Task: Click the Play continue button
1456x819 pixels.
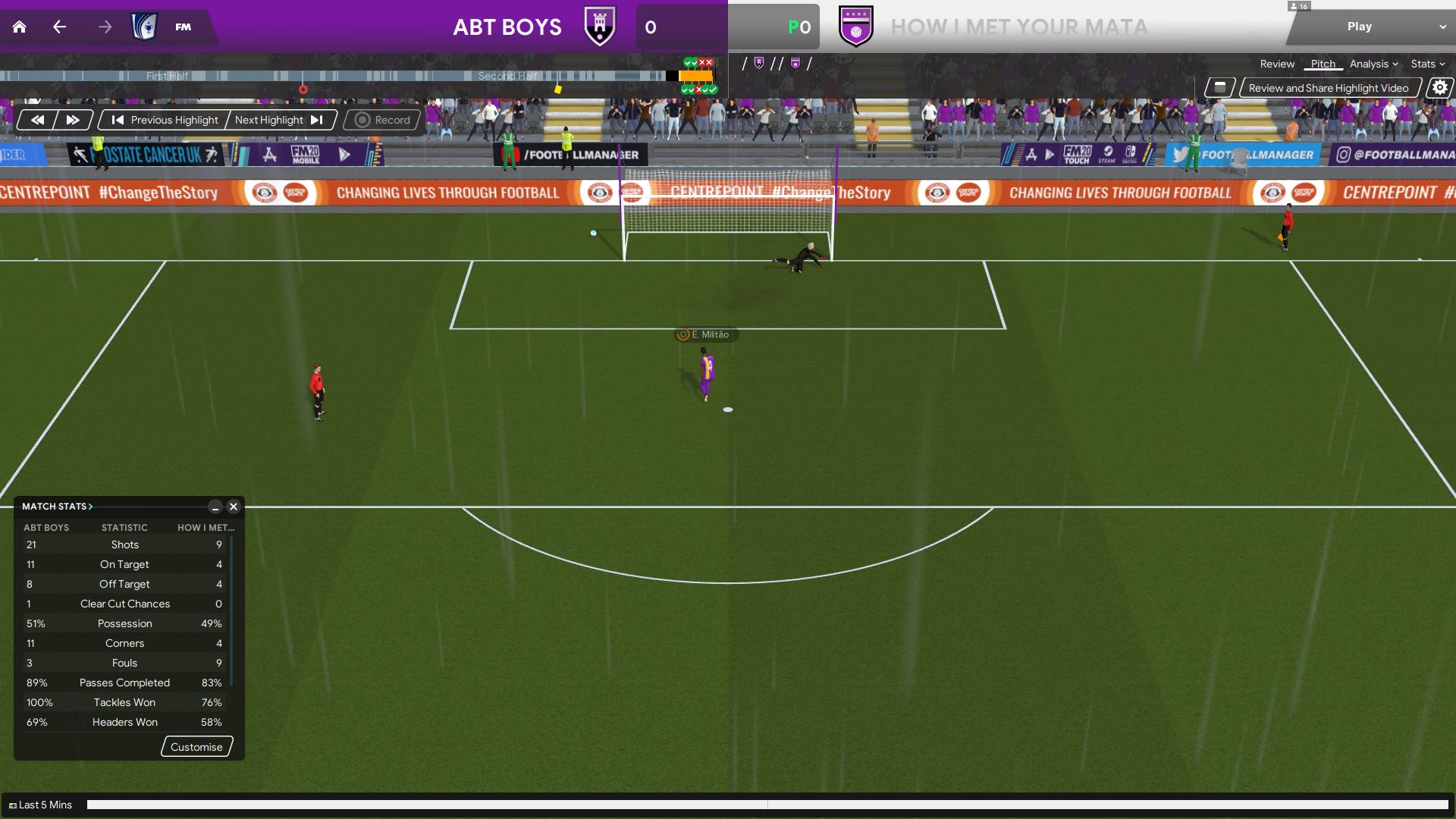Action: (1359, 27)
